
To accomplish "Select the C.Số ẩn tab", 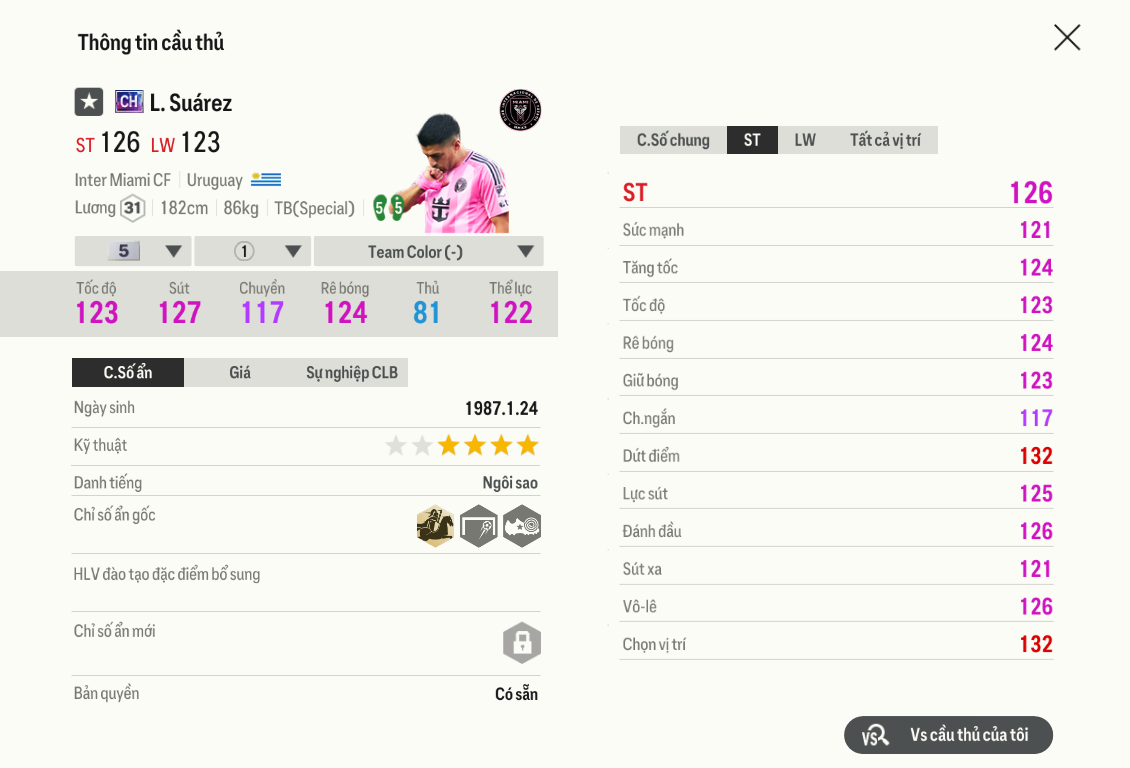I will click(x=128, y=373).
